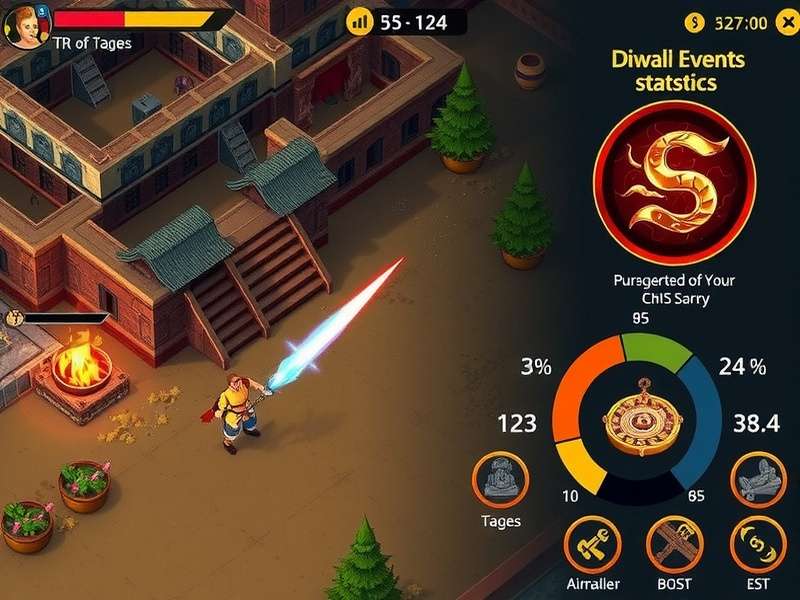Click the player portrait avatar
The height and width of the screenshot is (600, 800).
[x=23, y=25]
